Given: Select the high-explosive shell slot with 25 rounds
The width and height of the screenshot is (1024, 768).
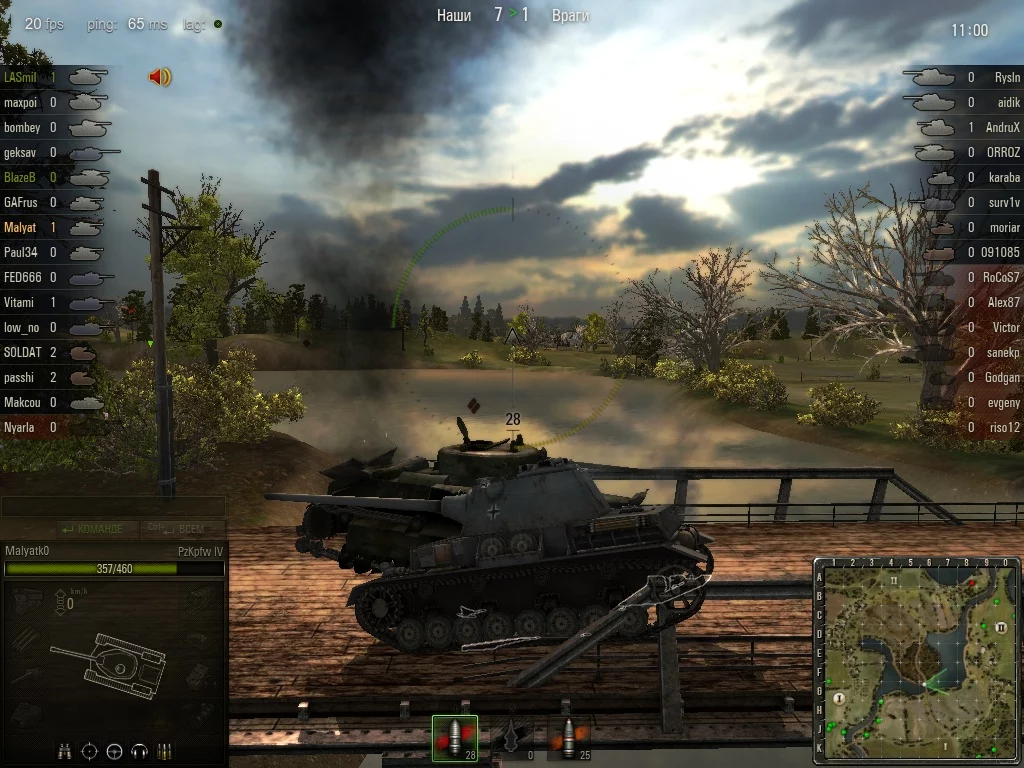Looking at the screenshot, I should point(569,738).
